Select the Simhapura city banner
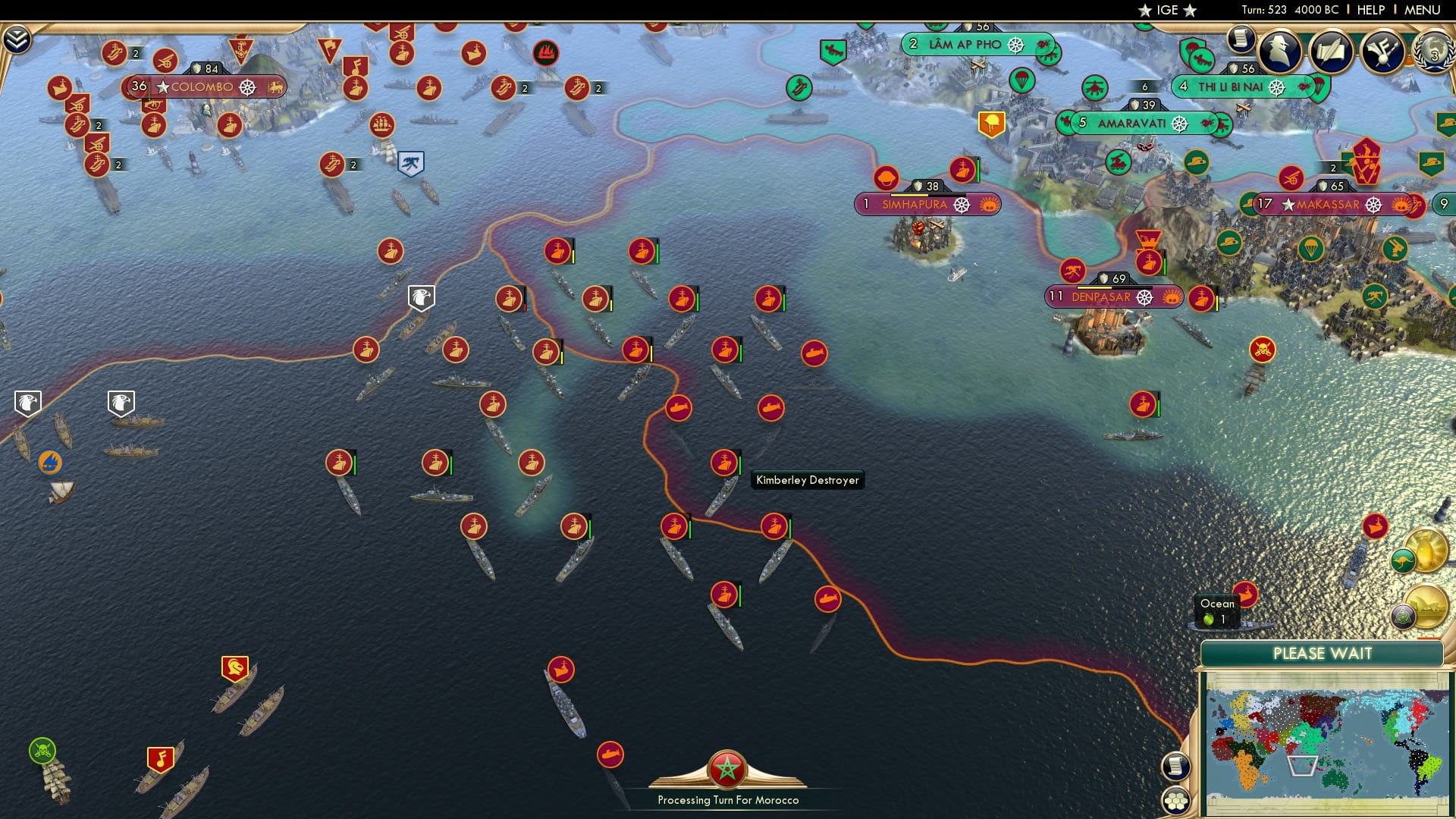 tap(914, 204)
